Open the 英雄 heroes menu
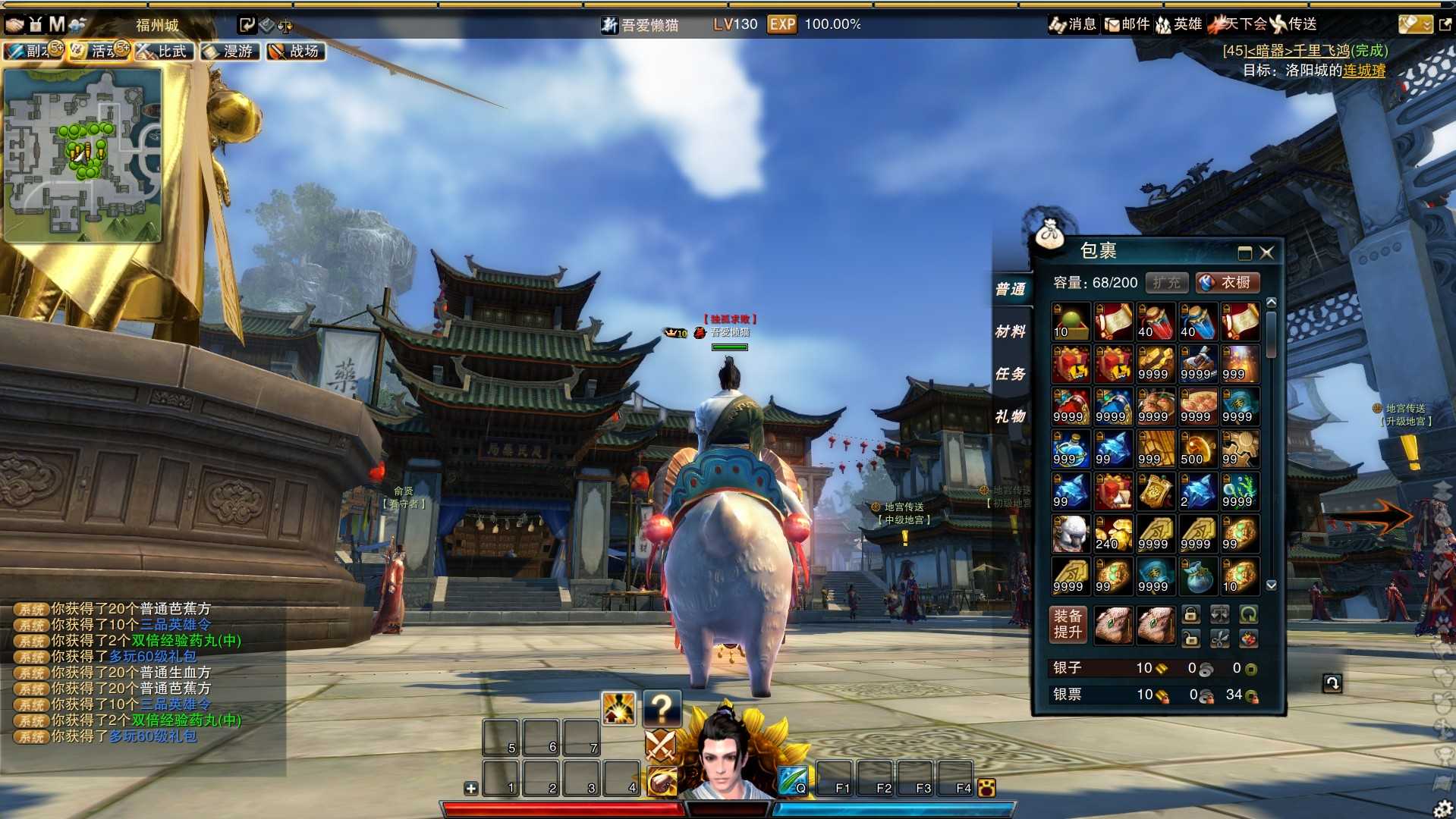The height and width of the screenshot is (819, 1456). click(1178, 24)
